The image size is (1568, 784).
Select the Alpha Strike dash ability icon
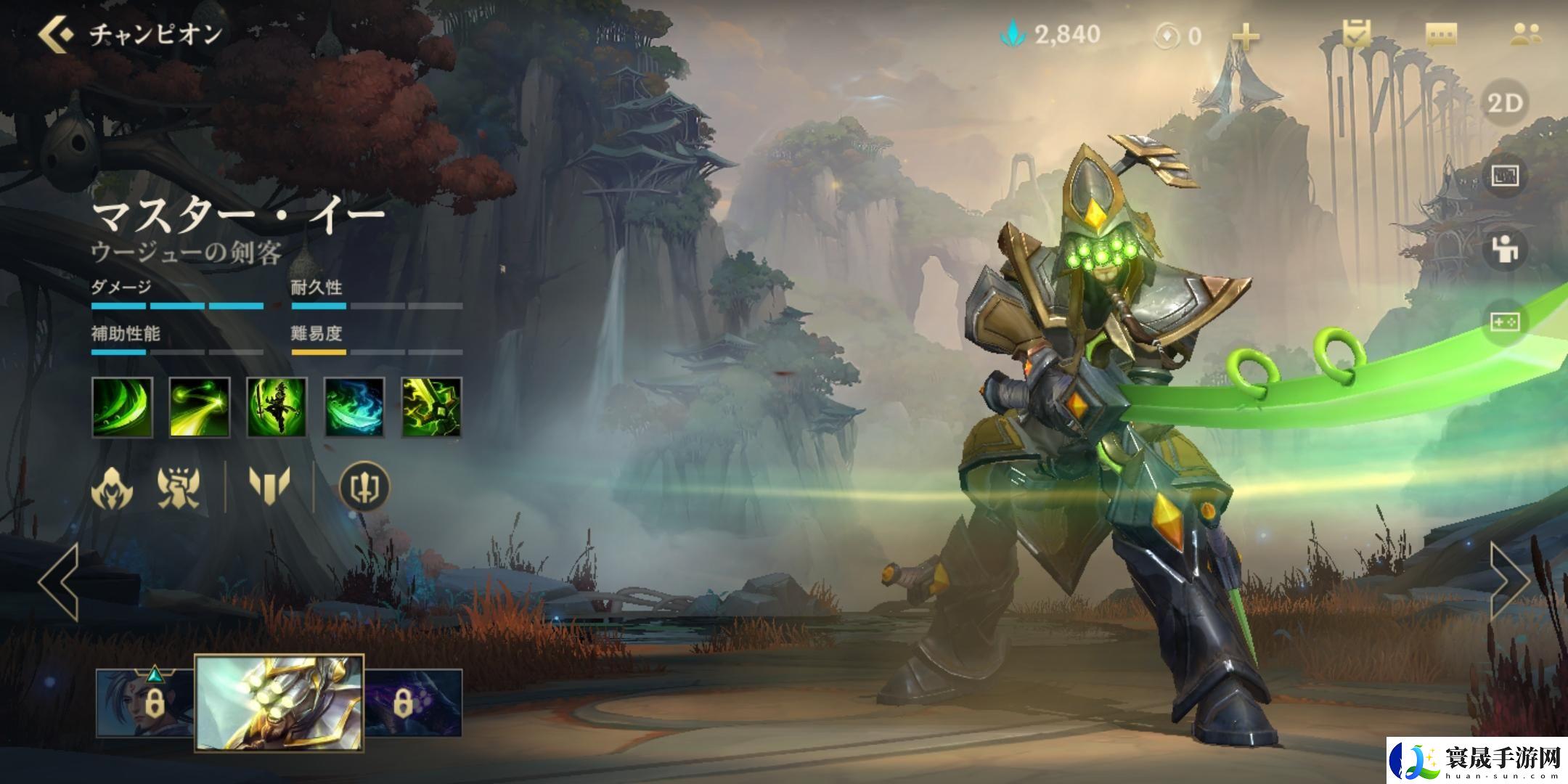pos(200,407)
